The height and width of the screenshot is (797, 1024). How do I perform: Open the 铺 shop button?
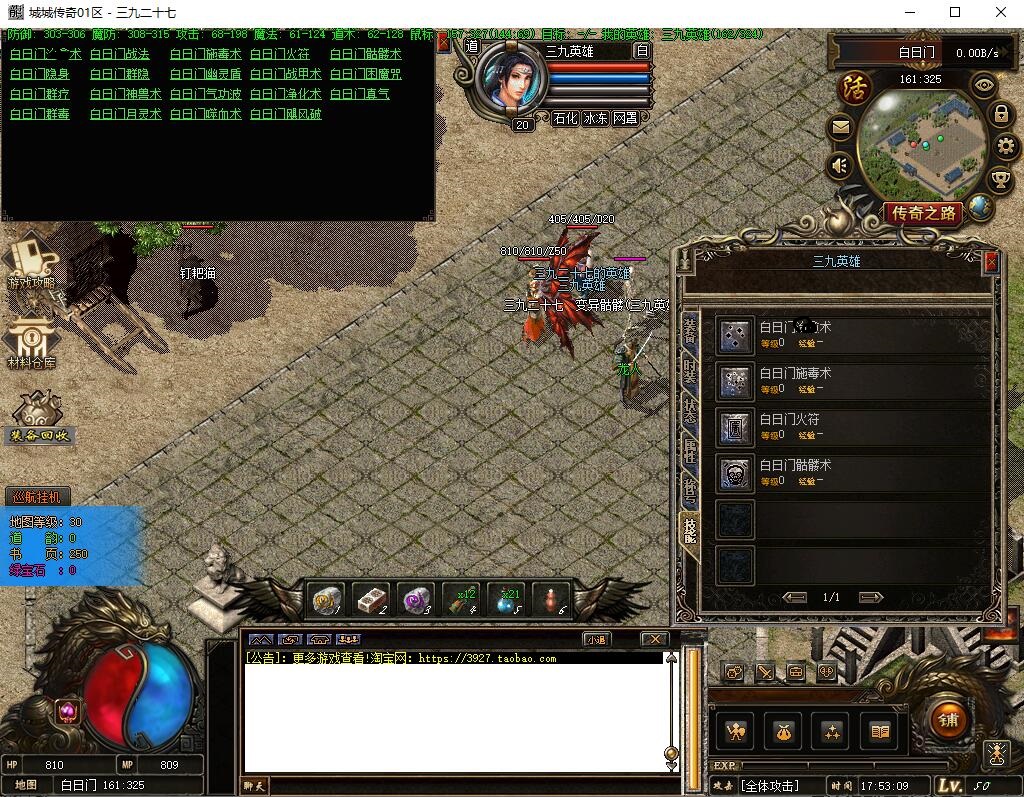pos(947,720)
